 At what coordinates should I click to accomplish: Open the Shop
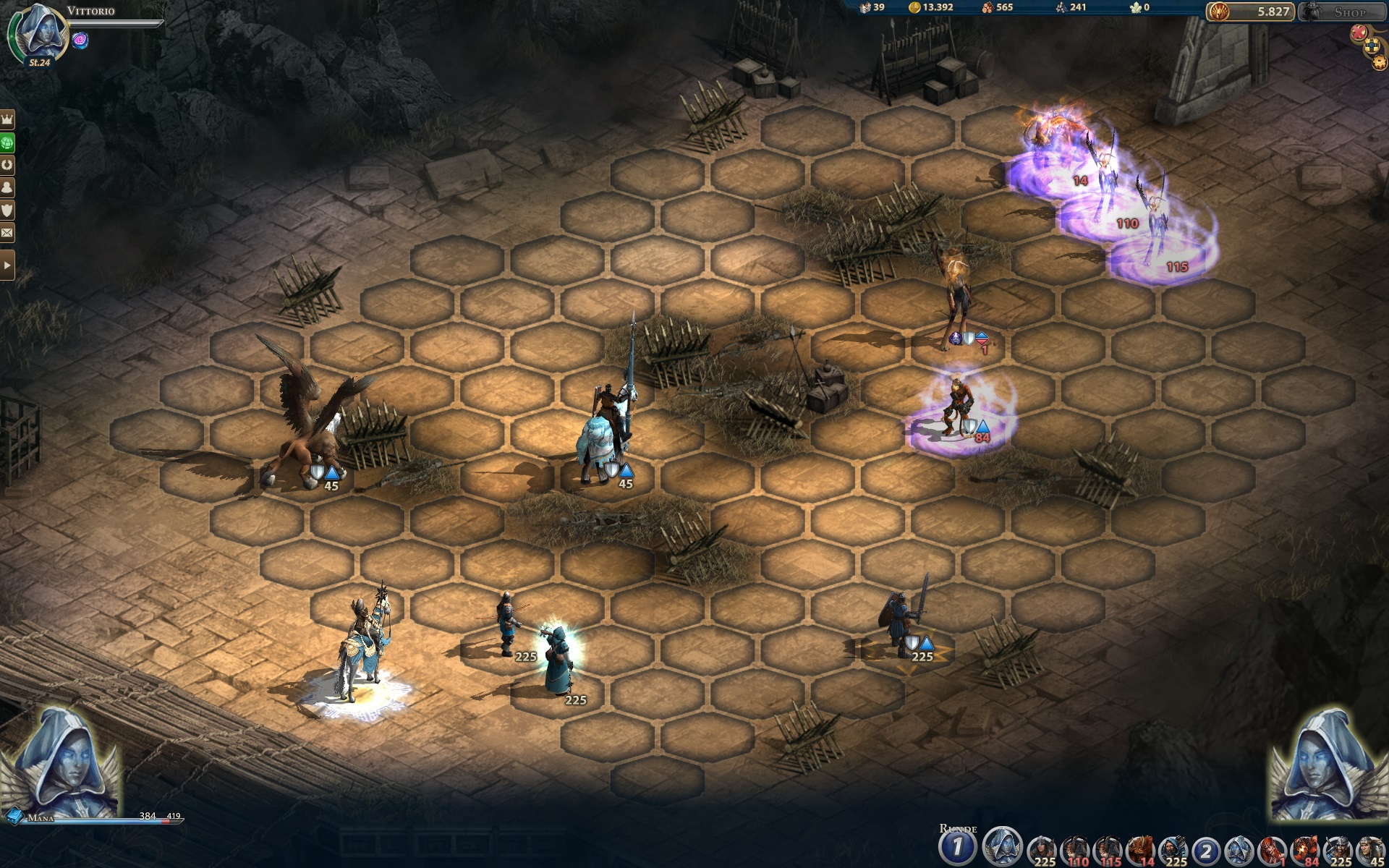click(x=1342, y=12)
